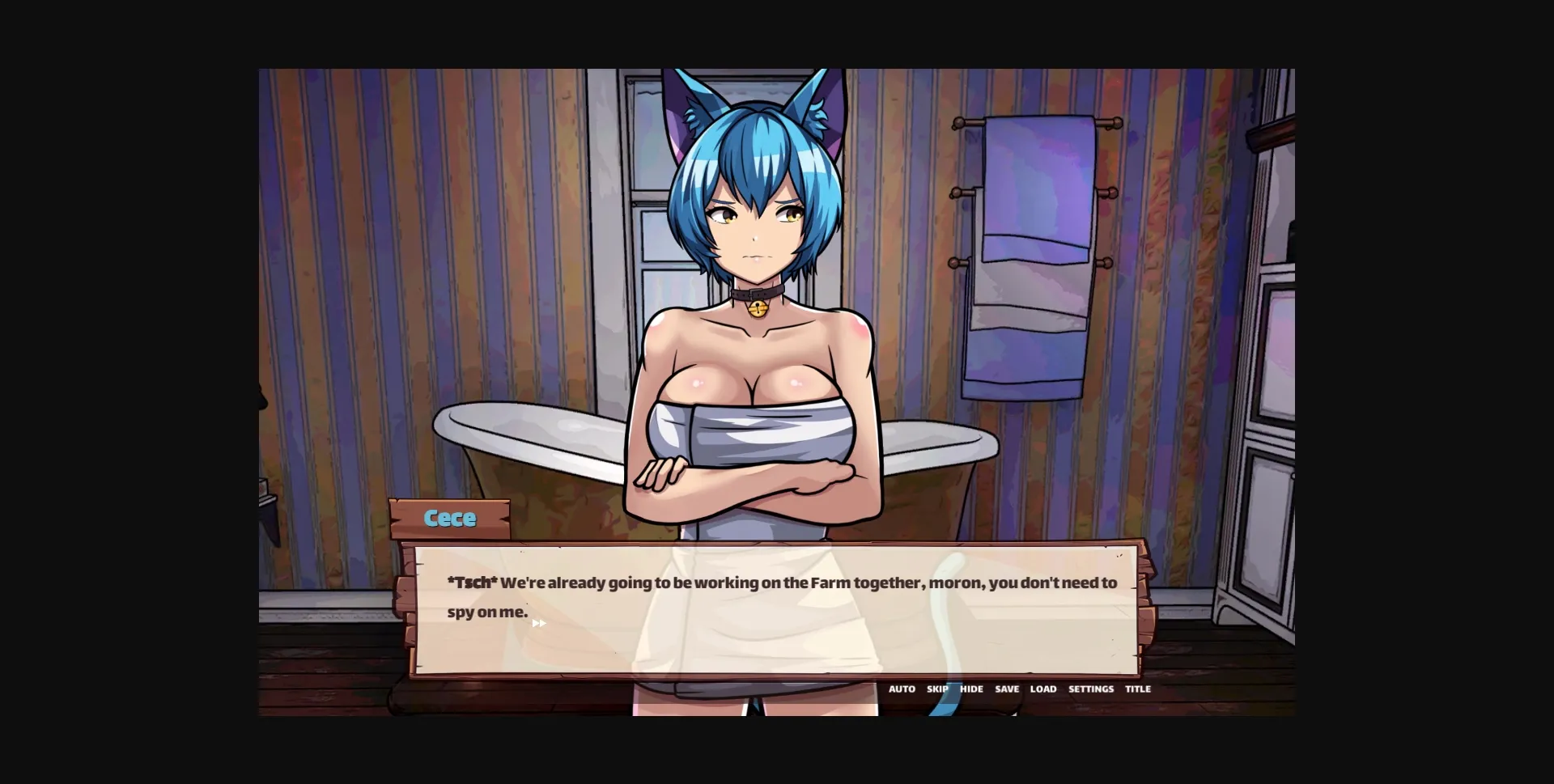
Task: Click the dialogue line about the Farm
Action: coord(781,583)
